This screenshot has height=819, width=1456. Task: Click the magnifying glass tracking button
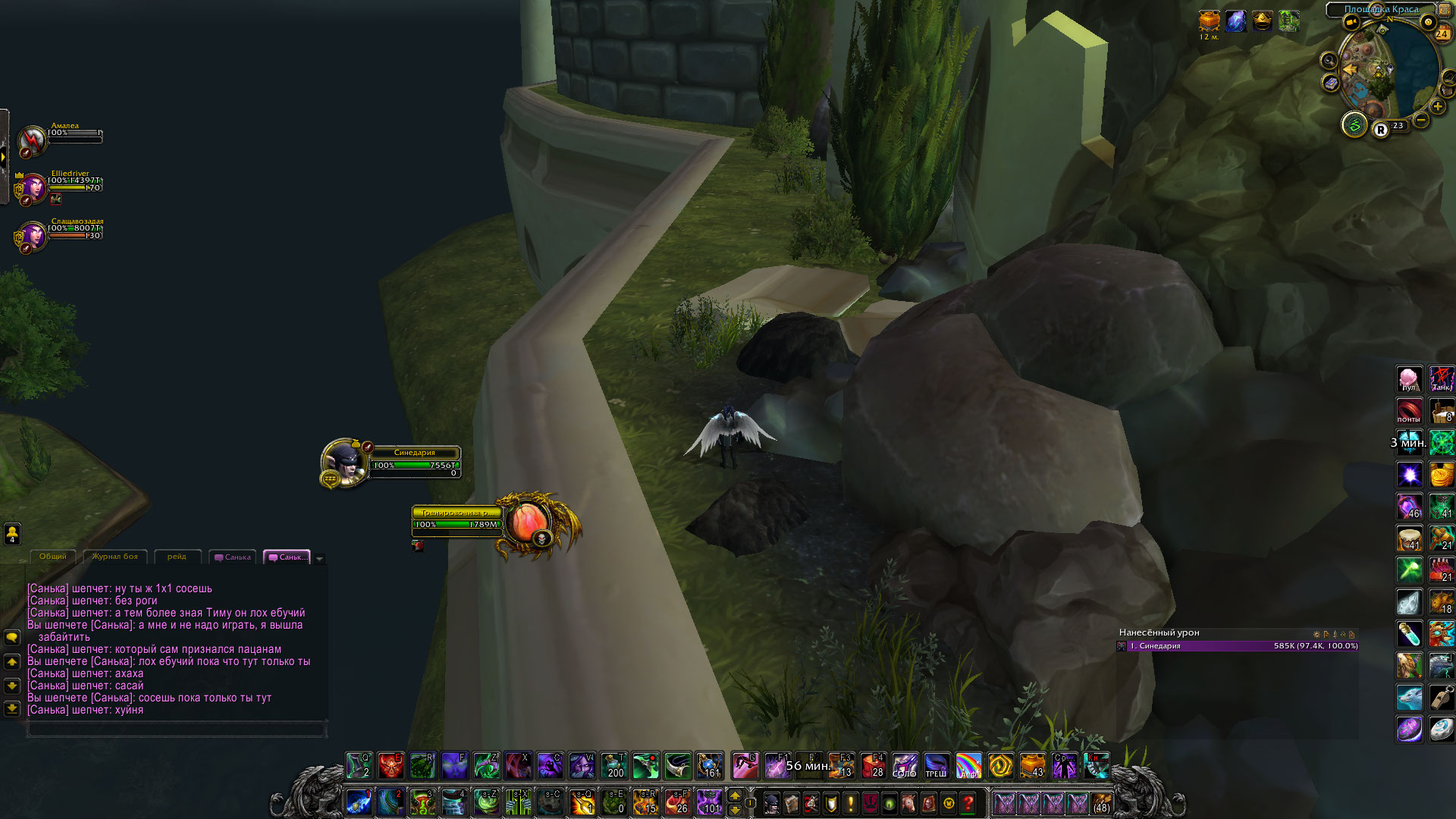coord(1329,60)
